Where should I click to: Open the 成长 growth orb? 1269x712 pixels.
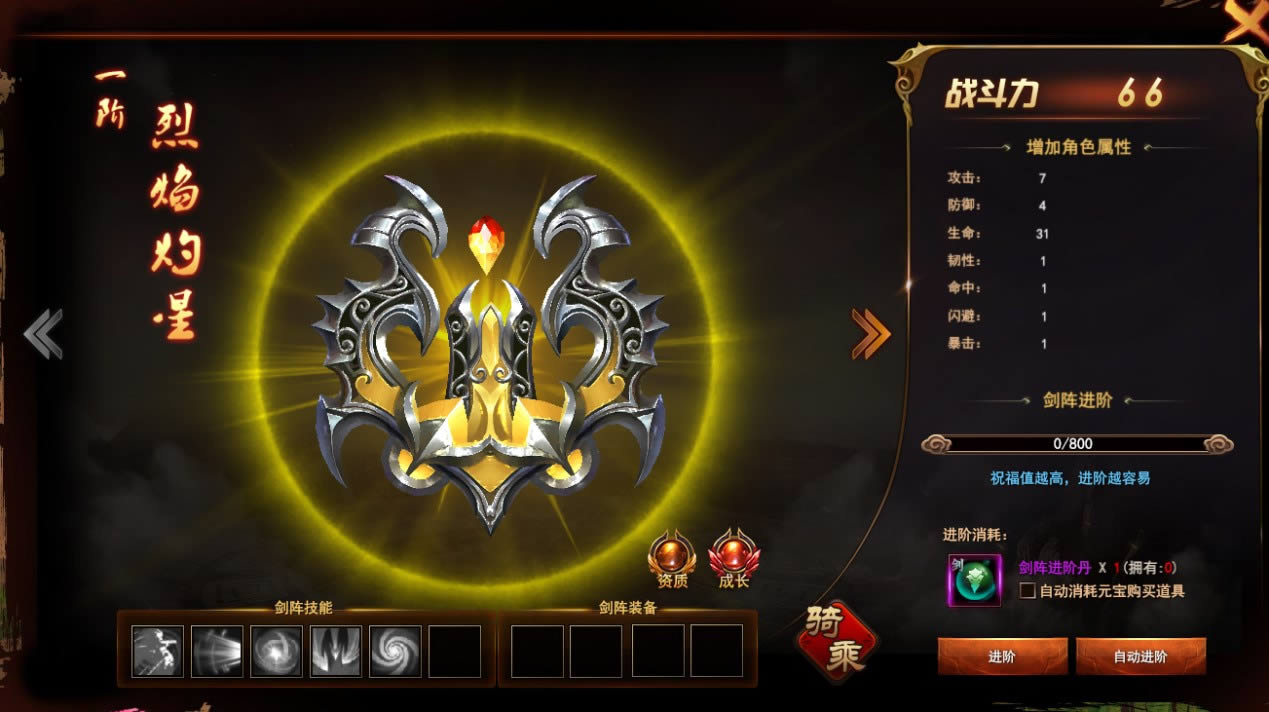point(733,557)
